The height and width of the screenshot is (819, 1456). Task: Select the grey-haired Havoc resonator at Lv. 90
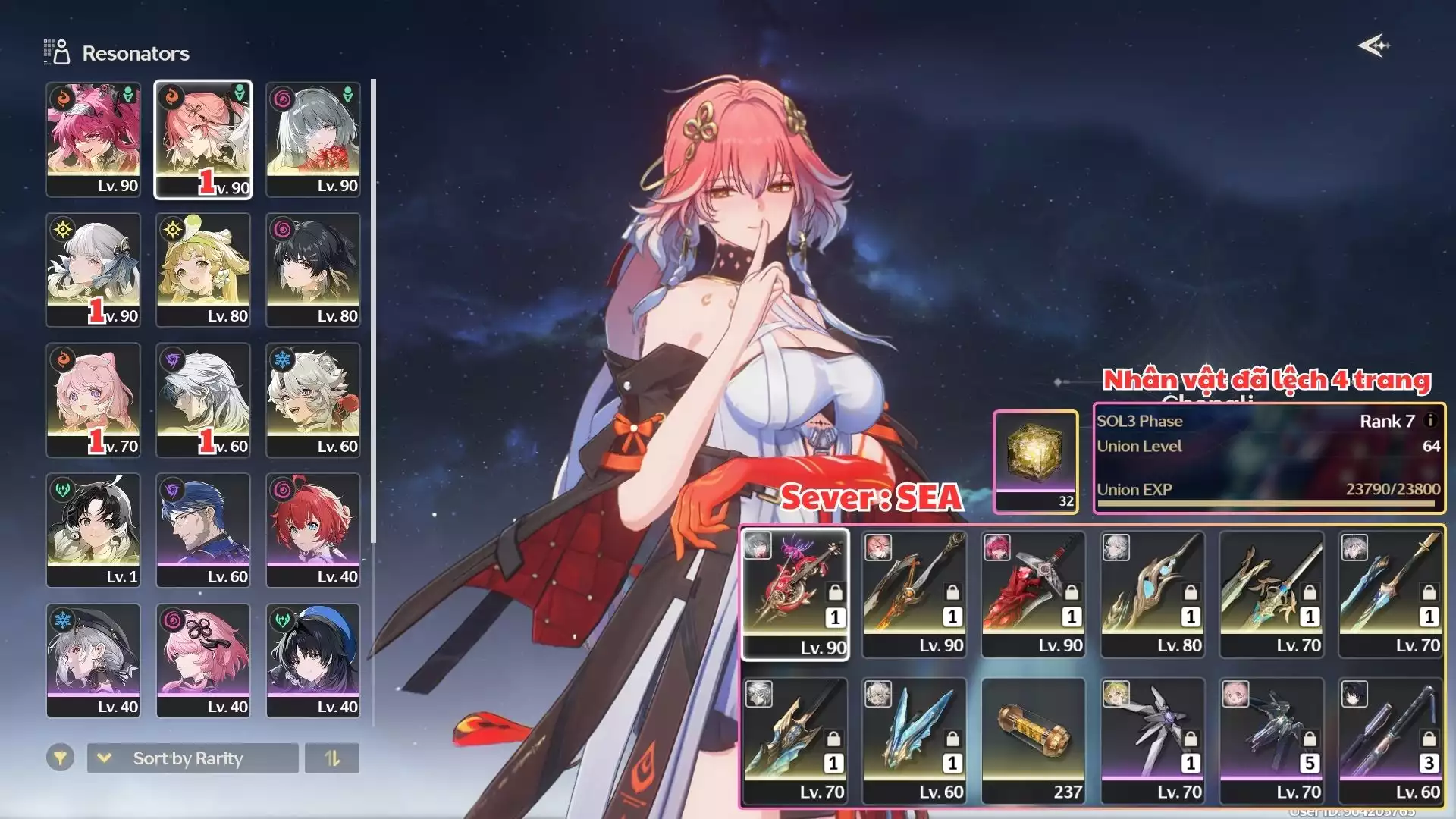313,140
